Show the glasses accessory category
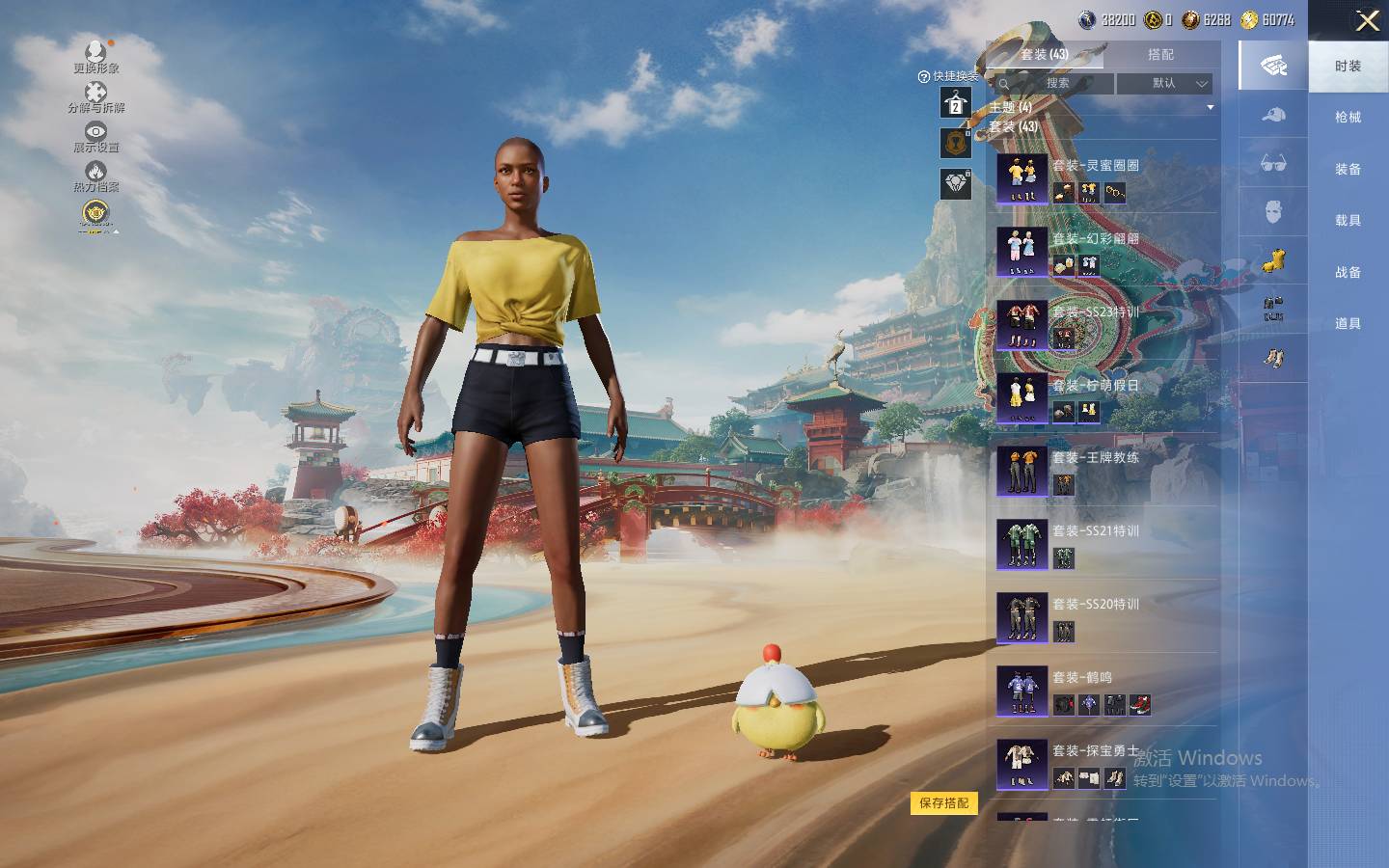Screen dimensions: 1389x868 coord(1273,164)
